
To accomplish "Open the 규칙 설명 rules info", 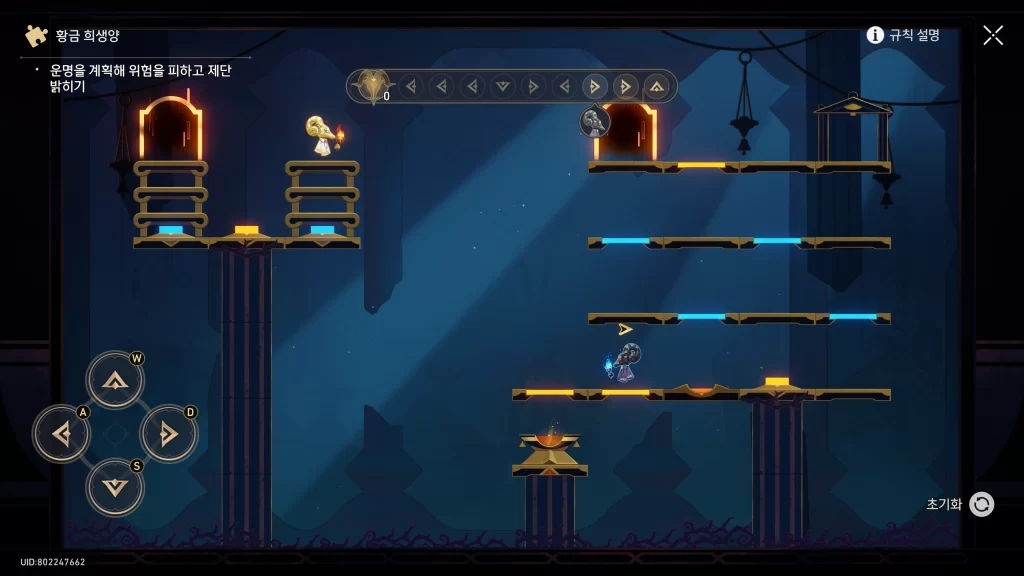I will click(903, 35).
